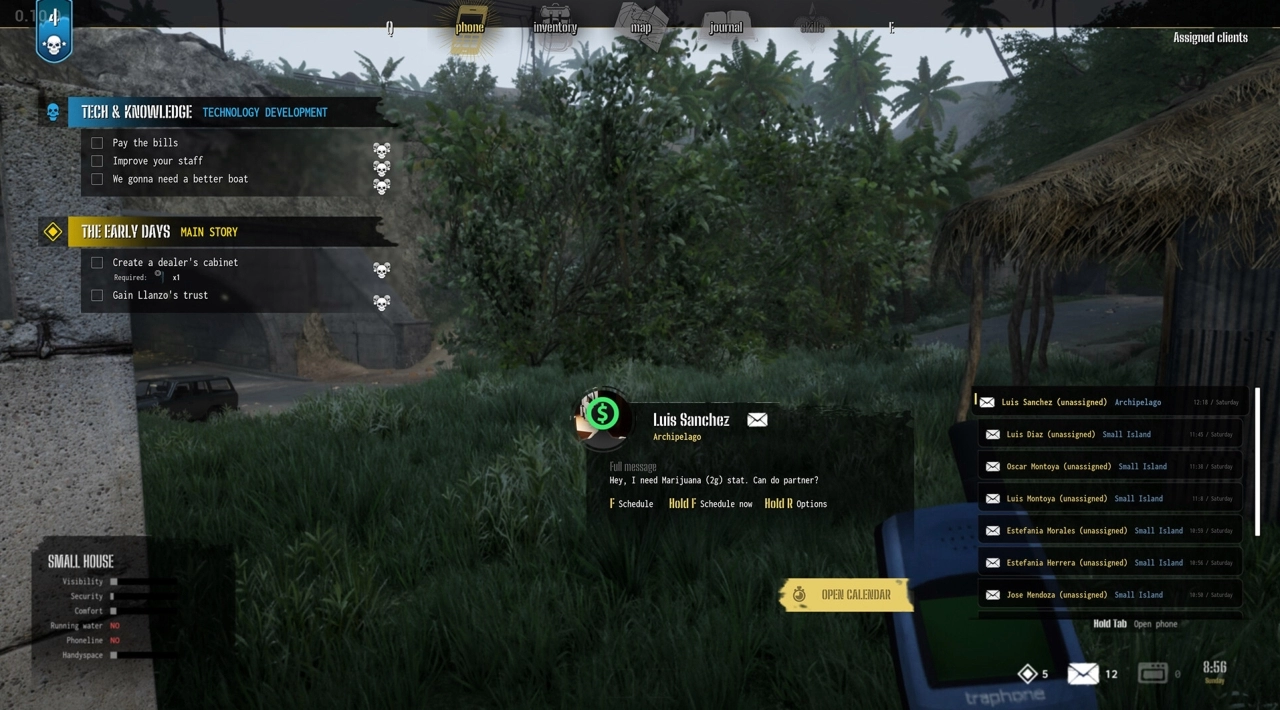Open Jose Mendoza message row
This screenshot has width=1280, height=710.
coord(1109,594)
